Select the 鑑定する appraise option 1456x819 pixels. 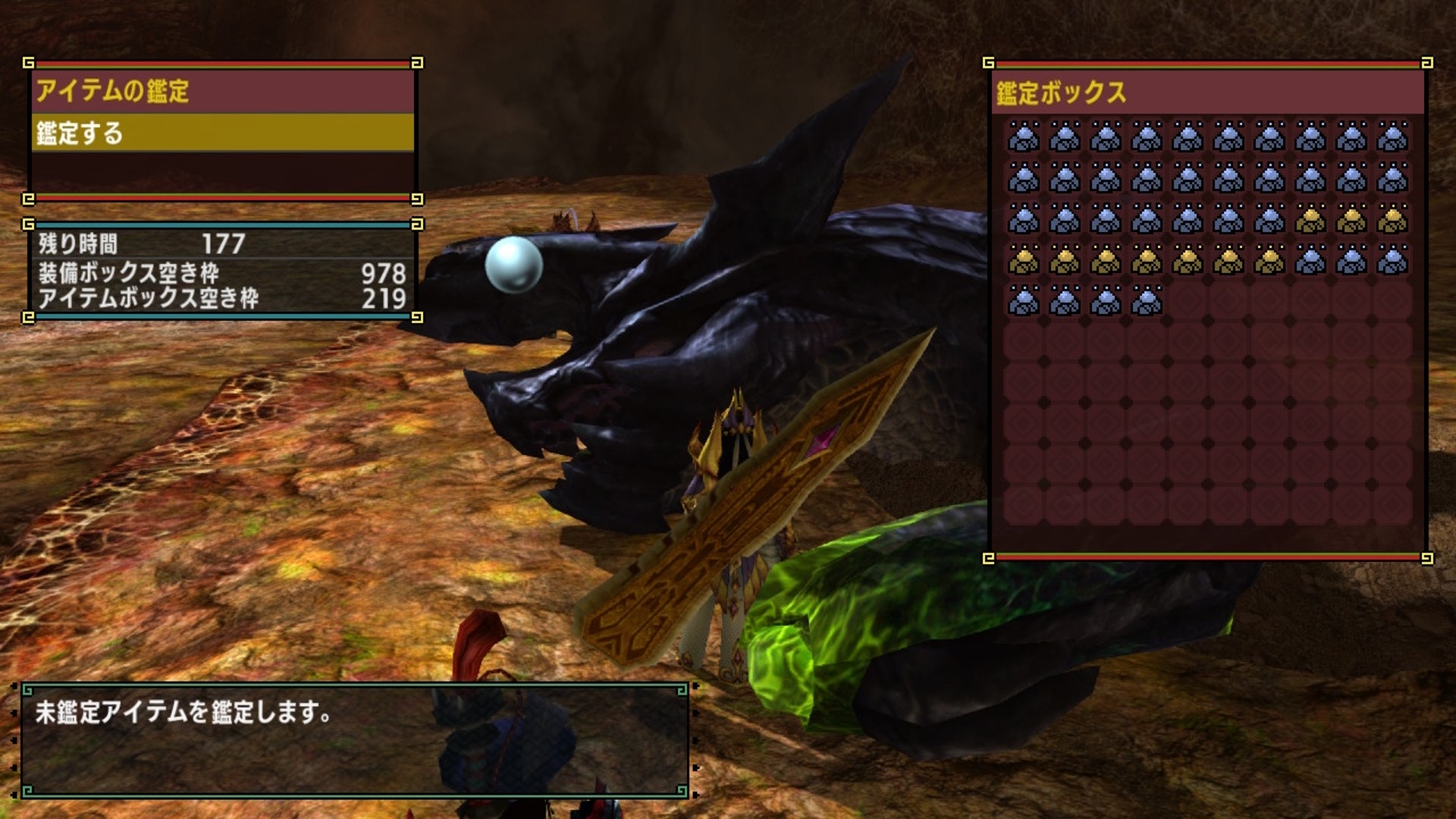click(221, 133)
